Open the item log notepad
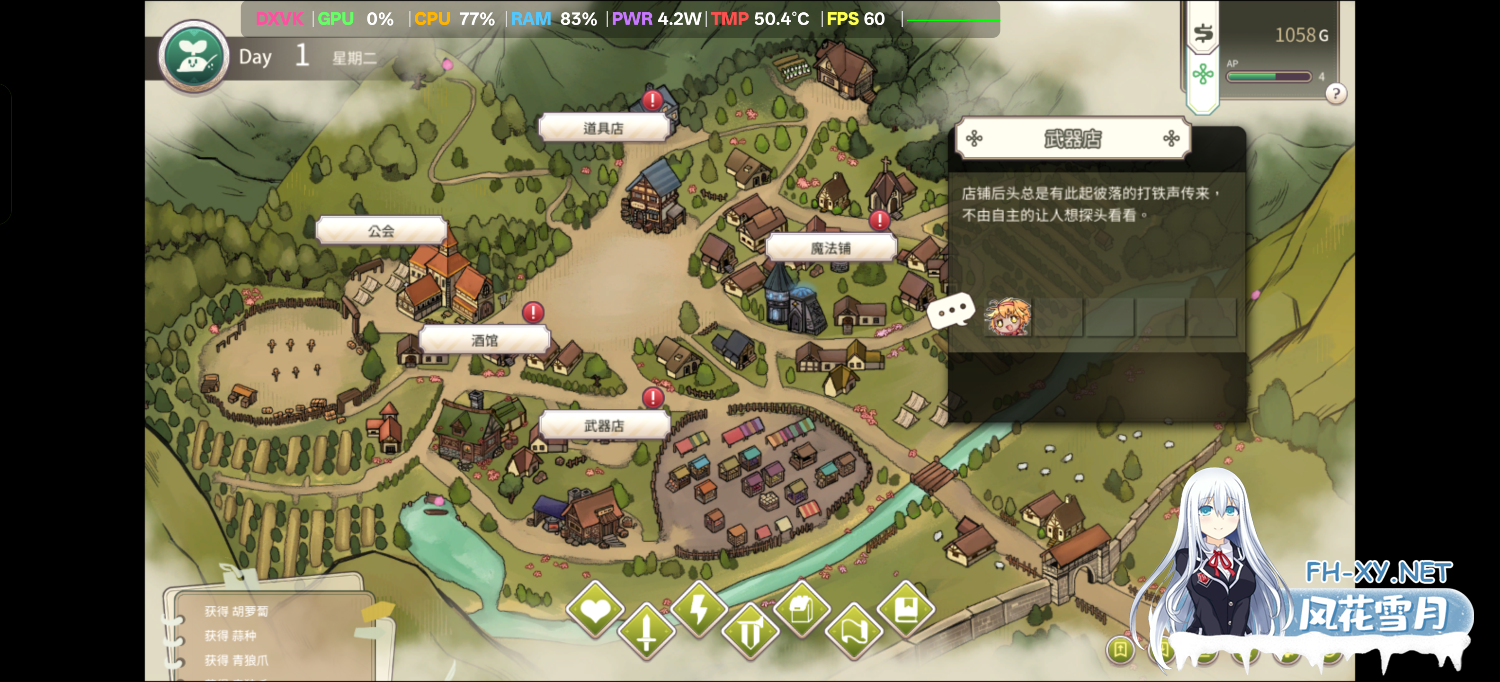Viewport: 1500px width, 682px height. click(x=267, y=628)
